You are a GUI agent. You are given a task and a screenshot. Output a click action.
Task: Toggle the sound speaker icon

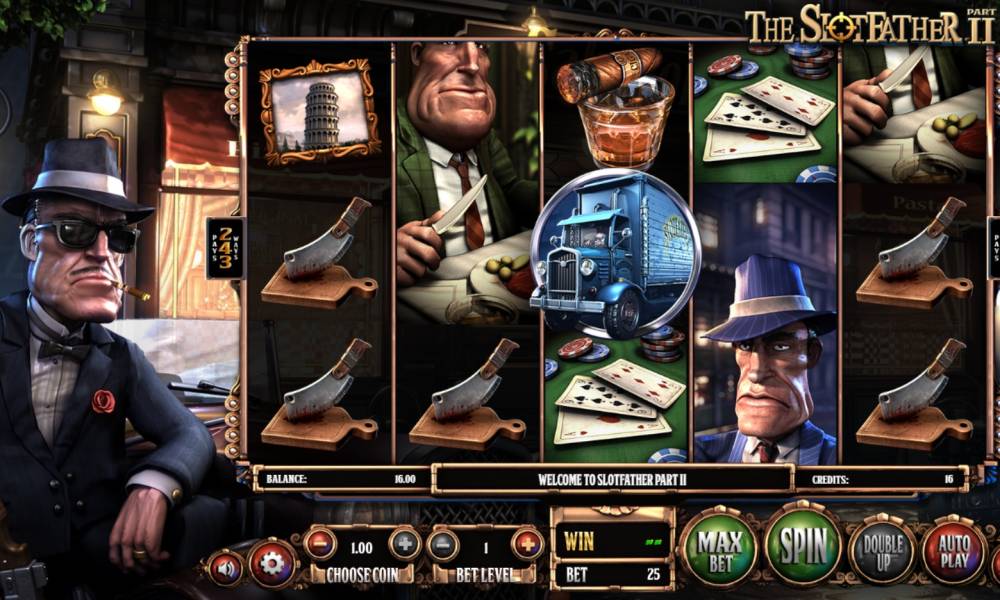coord(225,567)
